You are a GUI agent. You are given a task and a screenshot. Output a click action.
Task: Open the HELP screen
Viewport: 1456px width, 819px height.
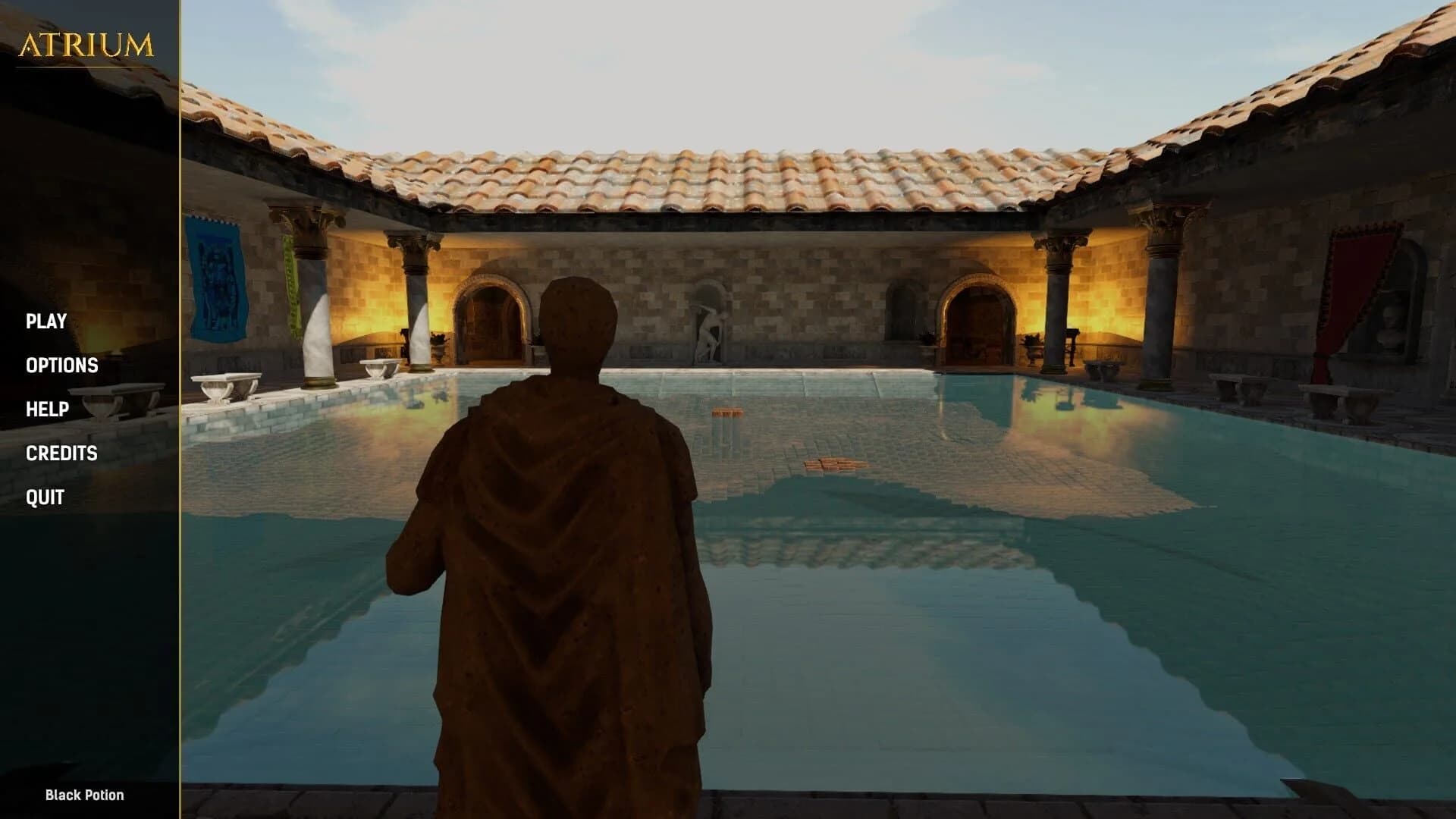47,409
